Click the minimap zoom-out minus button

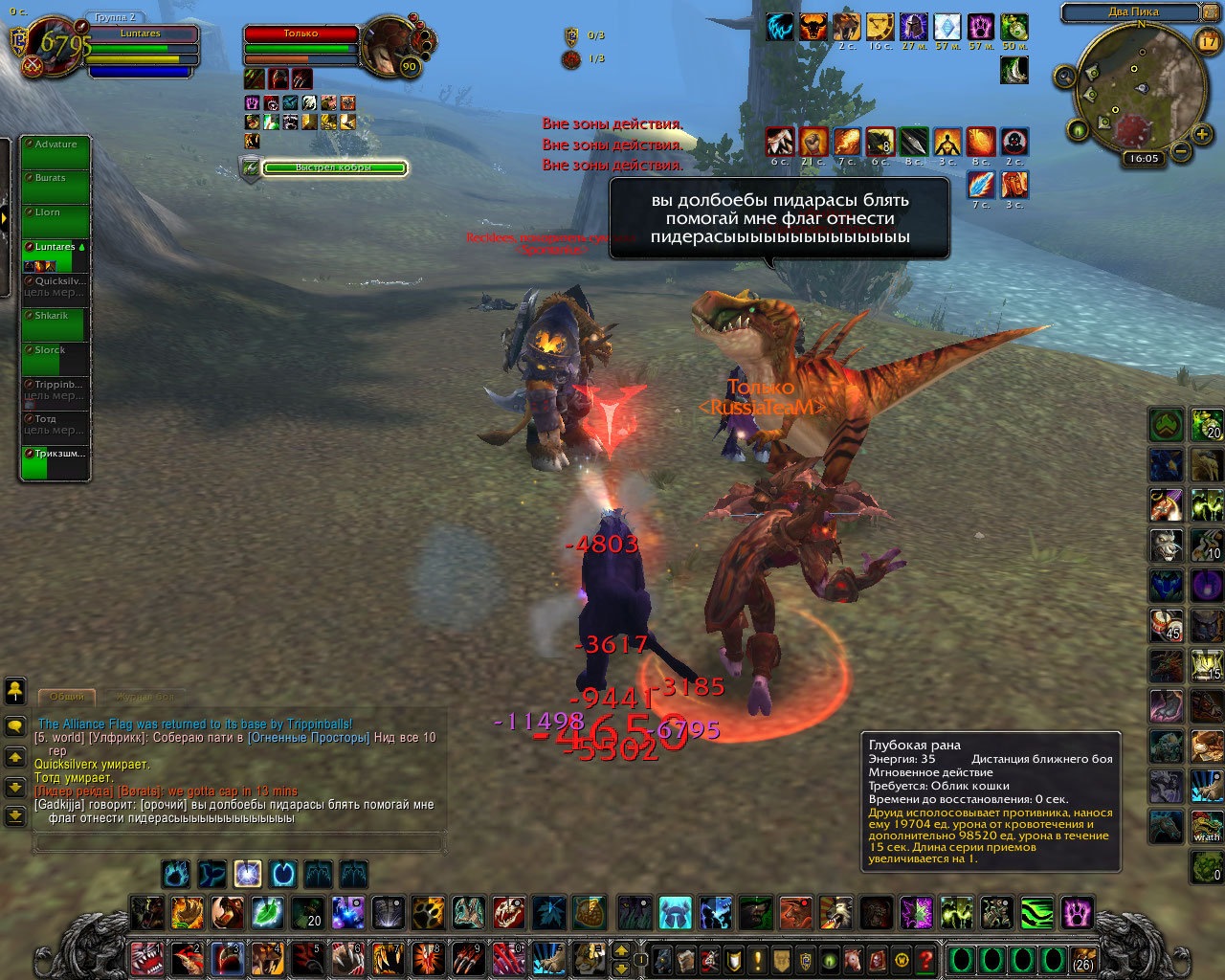(x=1181, y=151)
